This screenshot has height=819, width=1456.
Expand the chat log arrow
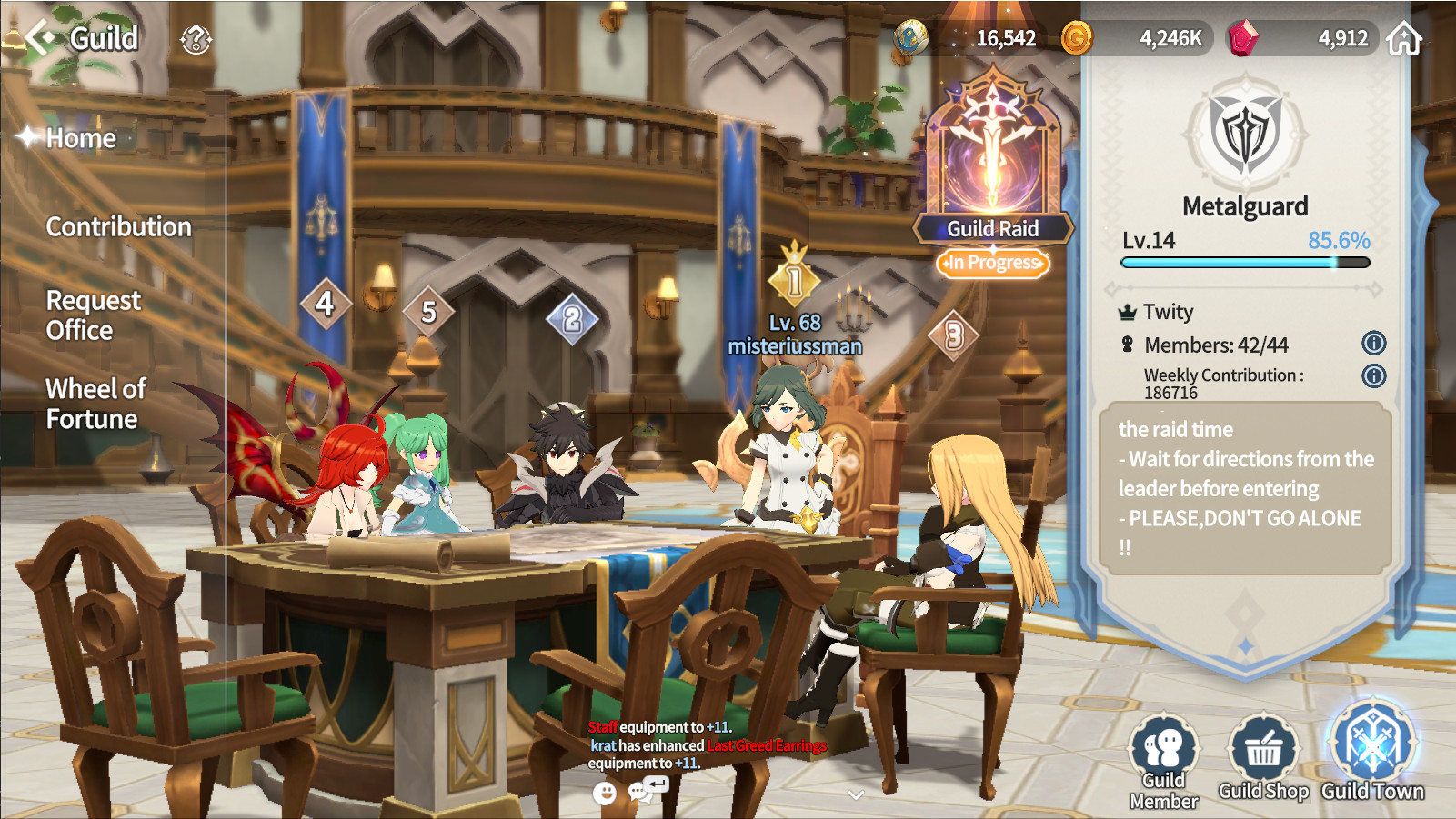(855, 794)
